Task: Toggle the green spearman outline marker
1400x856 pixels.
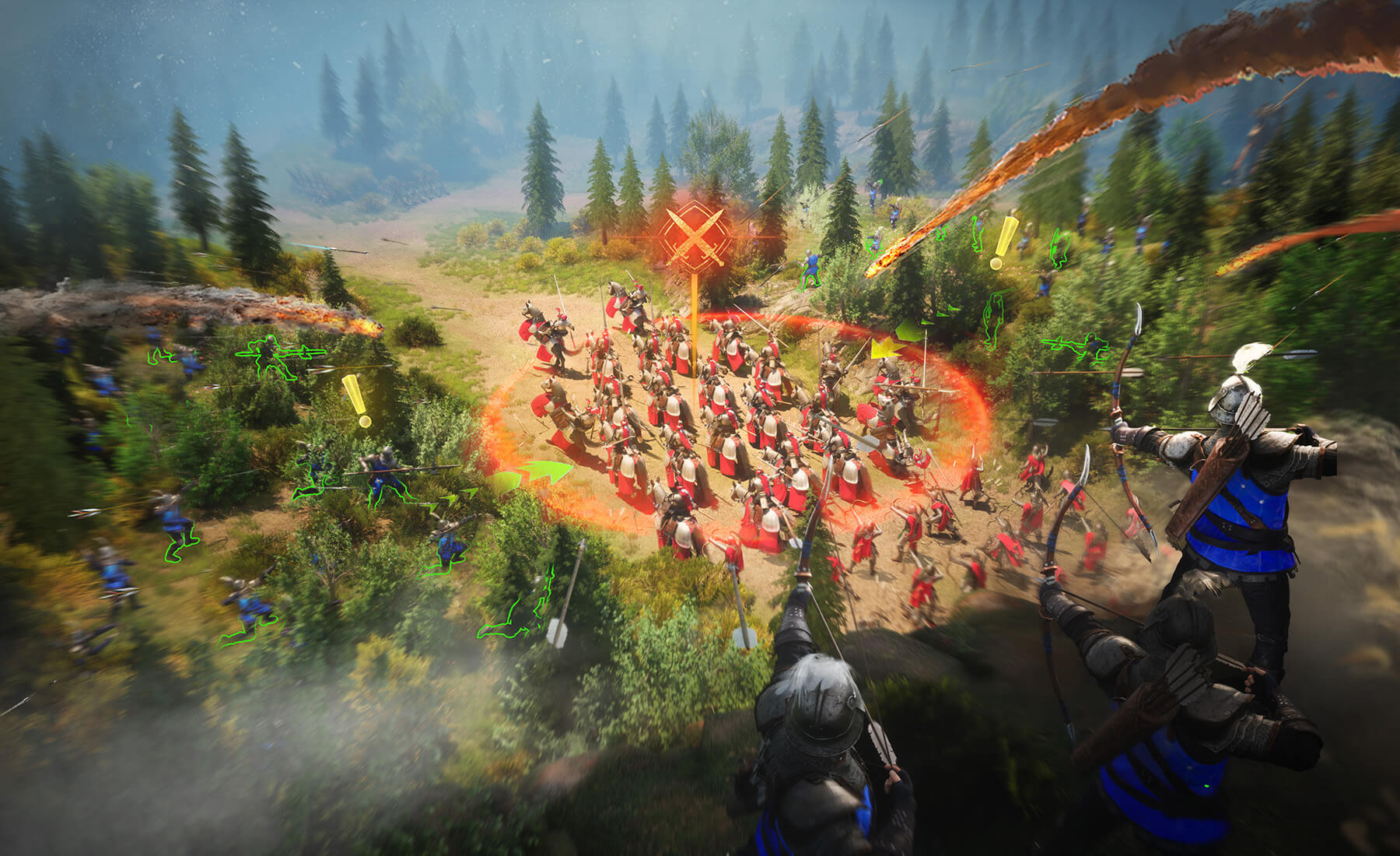Action: click(269, 356)
